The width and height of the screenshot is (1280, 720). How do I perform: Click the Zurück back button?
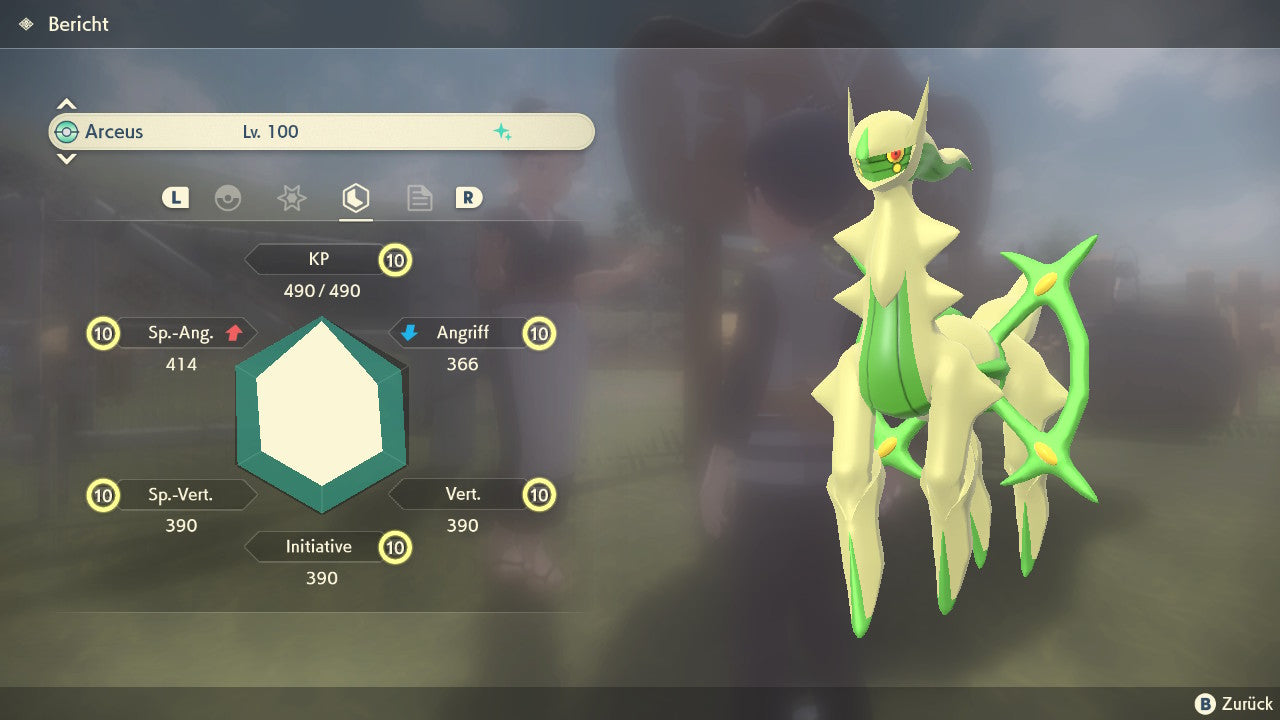[x=1234, y=703]
